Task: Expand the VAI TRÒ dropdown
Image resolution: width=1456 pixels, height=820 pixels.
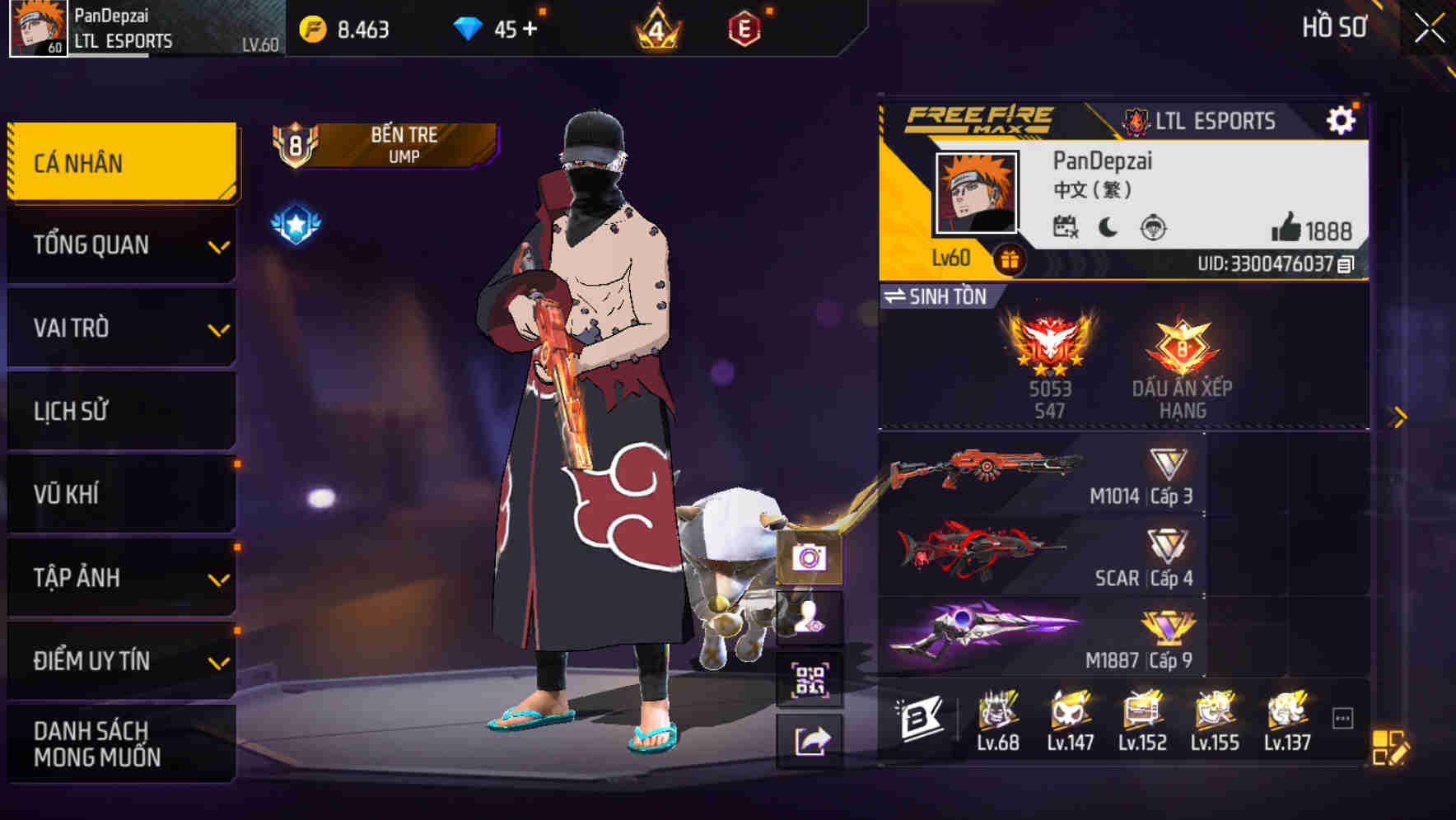Action: tap(120, 328)
